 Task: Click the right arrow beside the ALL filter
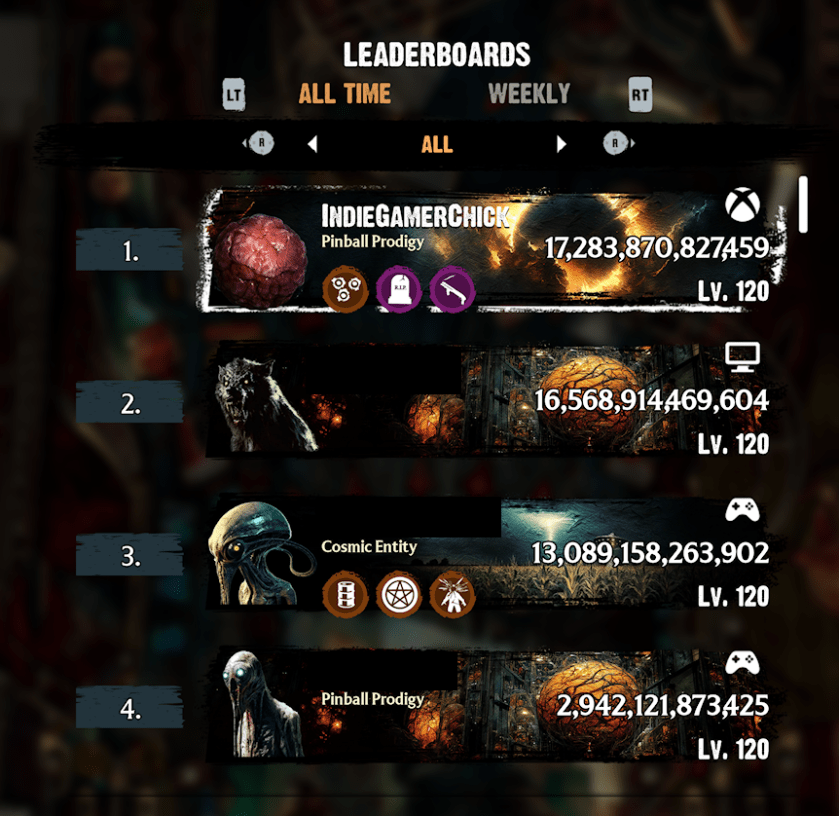click(x=561, y=145)
